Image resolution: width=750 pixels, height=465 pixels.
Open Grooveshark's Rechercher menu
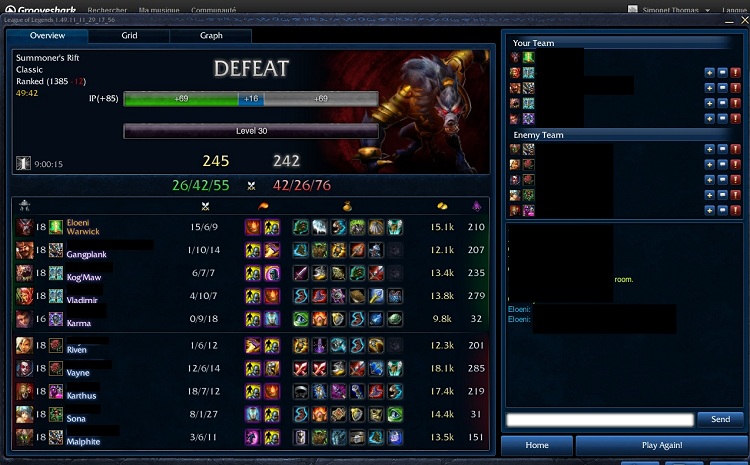[x=107, y=8]
